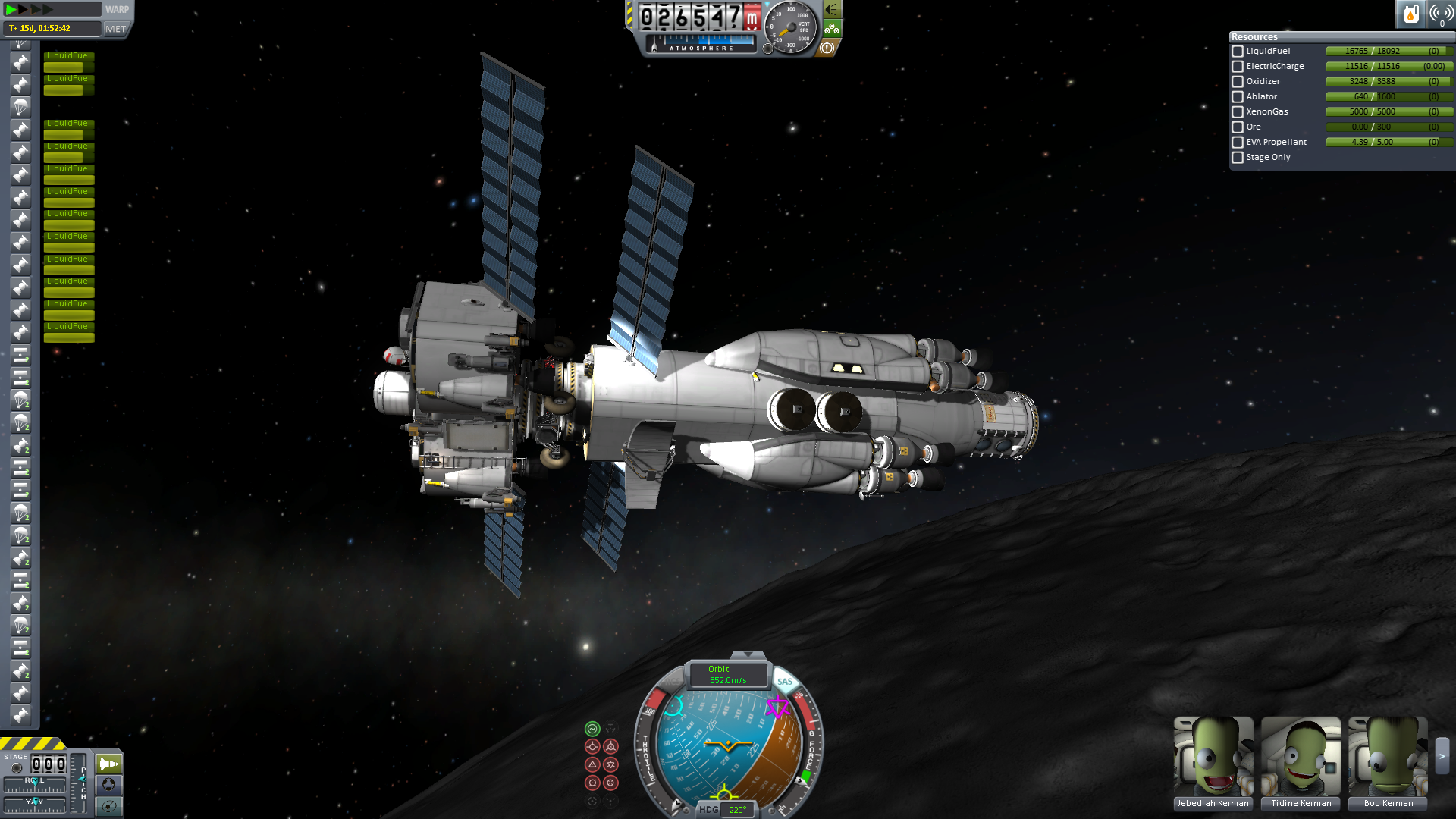Toggle the resources panel fuel icon
The width and height of the screenshot is (1456, 819).
1410,14
